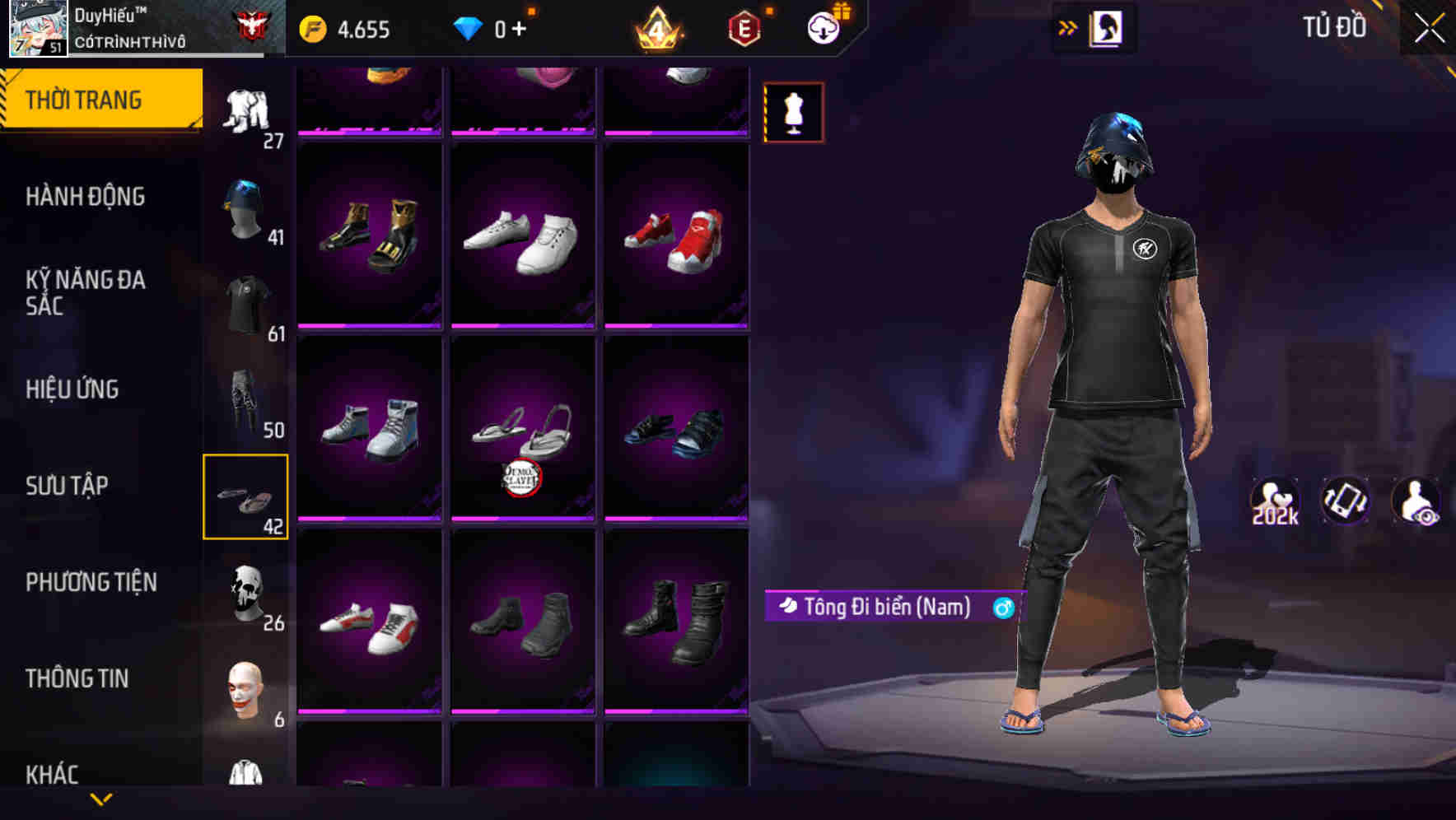Open the character visibility preview icon

click(1416, 501)
